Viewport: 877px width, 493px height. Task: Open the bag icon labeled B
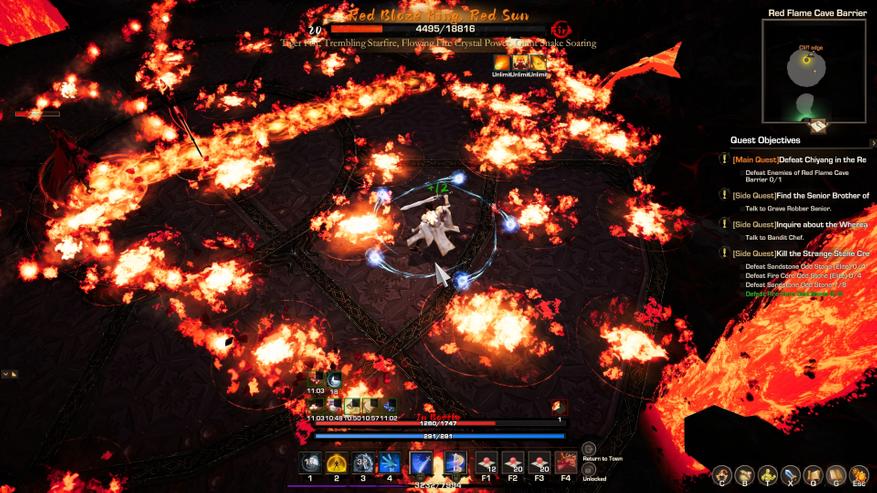coord(744,474)
